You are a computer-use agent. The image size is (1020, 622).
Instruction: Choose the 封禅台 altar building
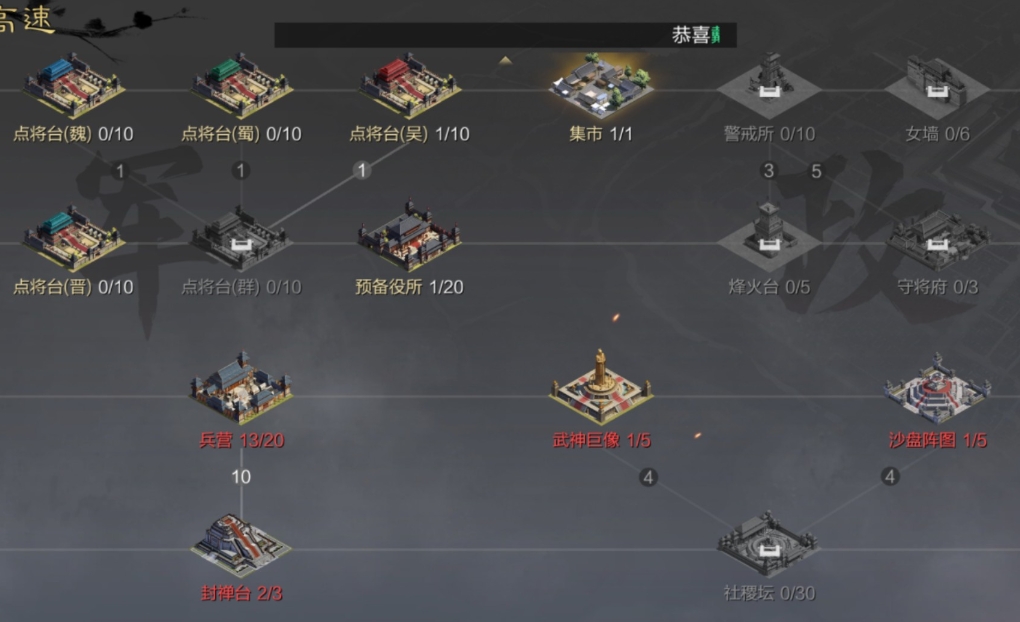point(242,545)
